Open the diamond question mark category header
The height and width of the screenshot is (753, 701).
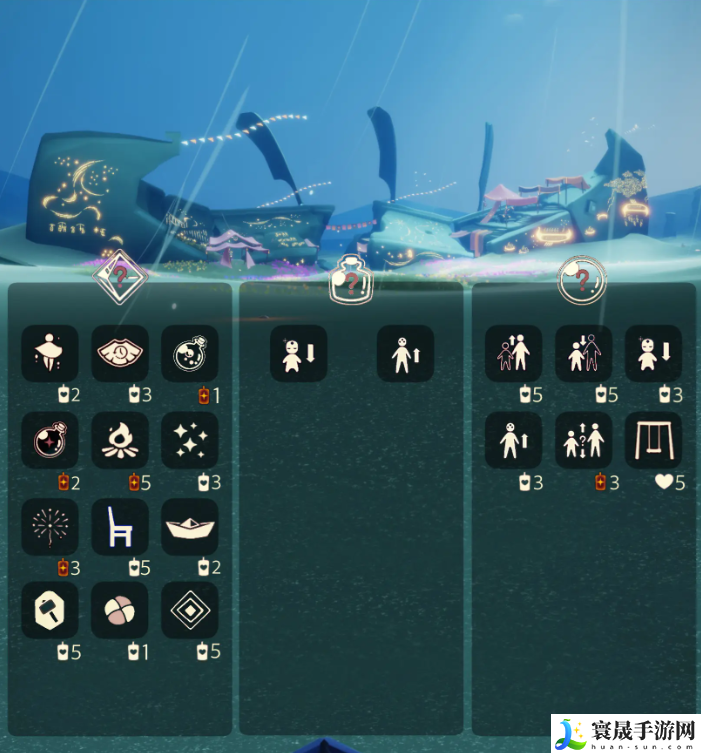click(x=120, y=277)
